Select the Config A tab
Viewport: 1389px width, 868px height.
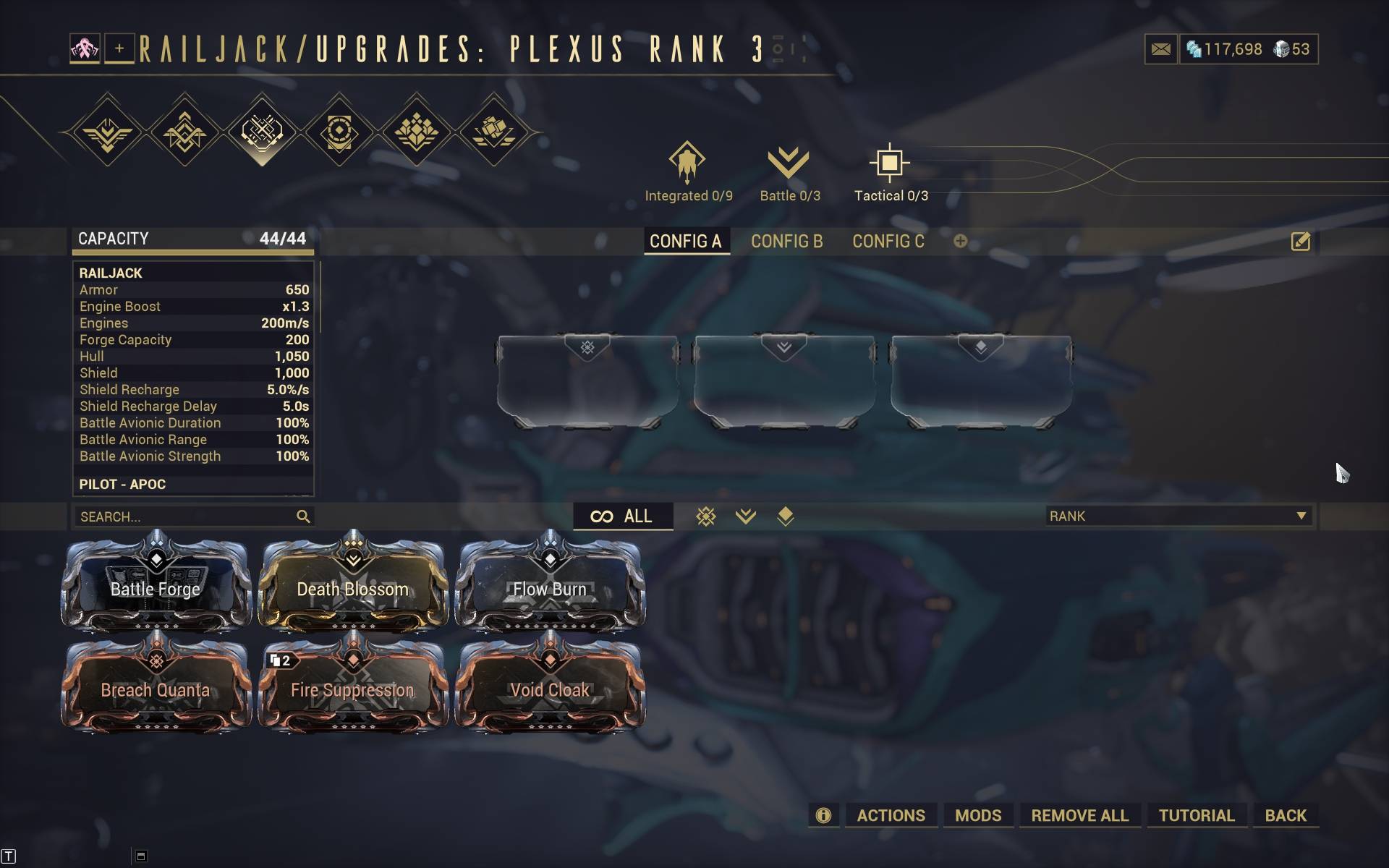coord(685,242)
